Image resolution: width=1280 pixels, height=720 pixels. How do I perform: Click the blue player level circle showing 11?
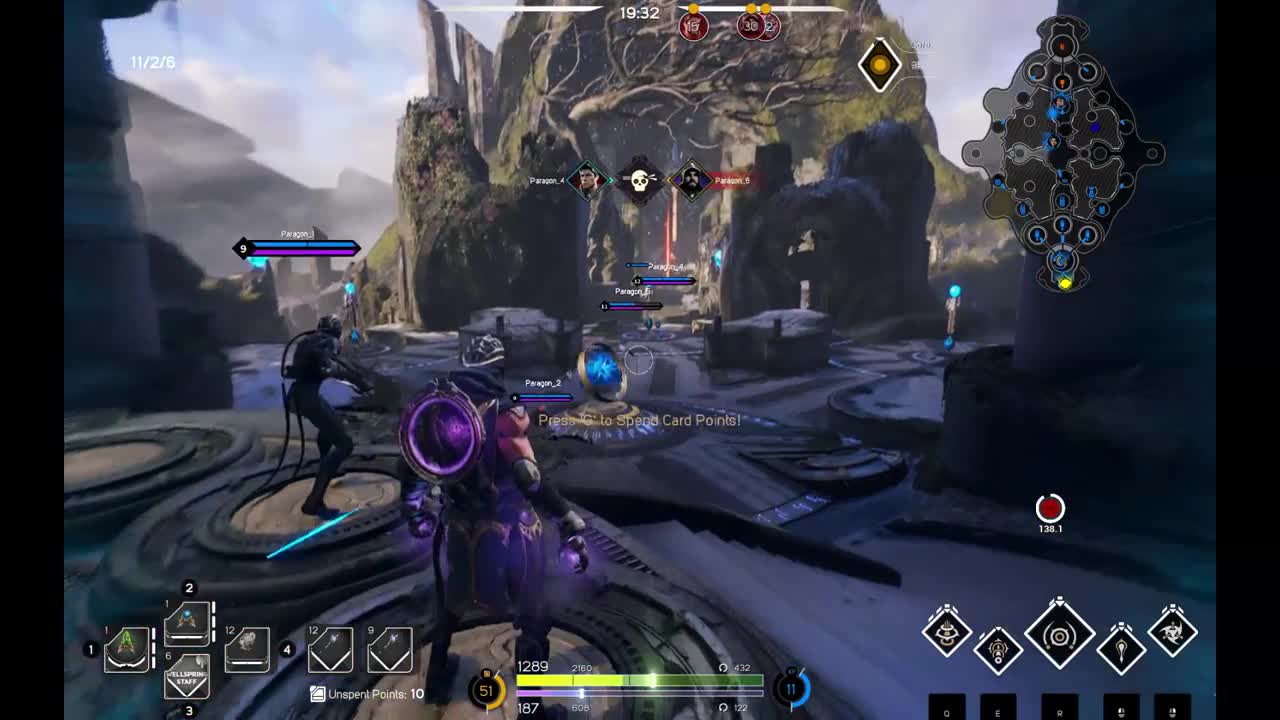pos(791,688)
